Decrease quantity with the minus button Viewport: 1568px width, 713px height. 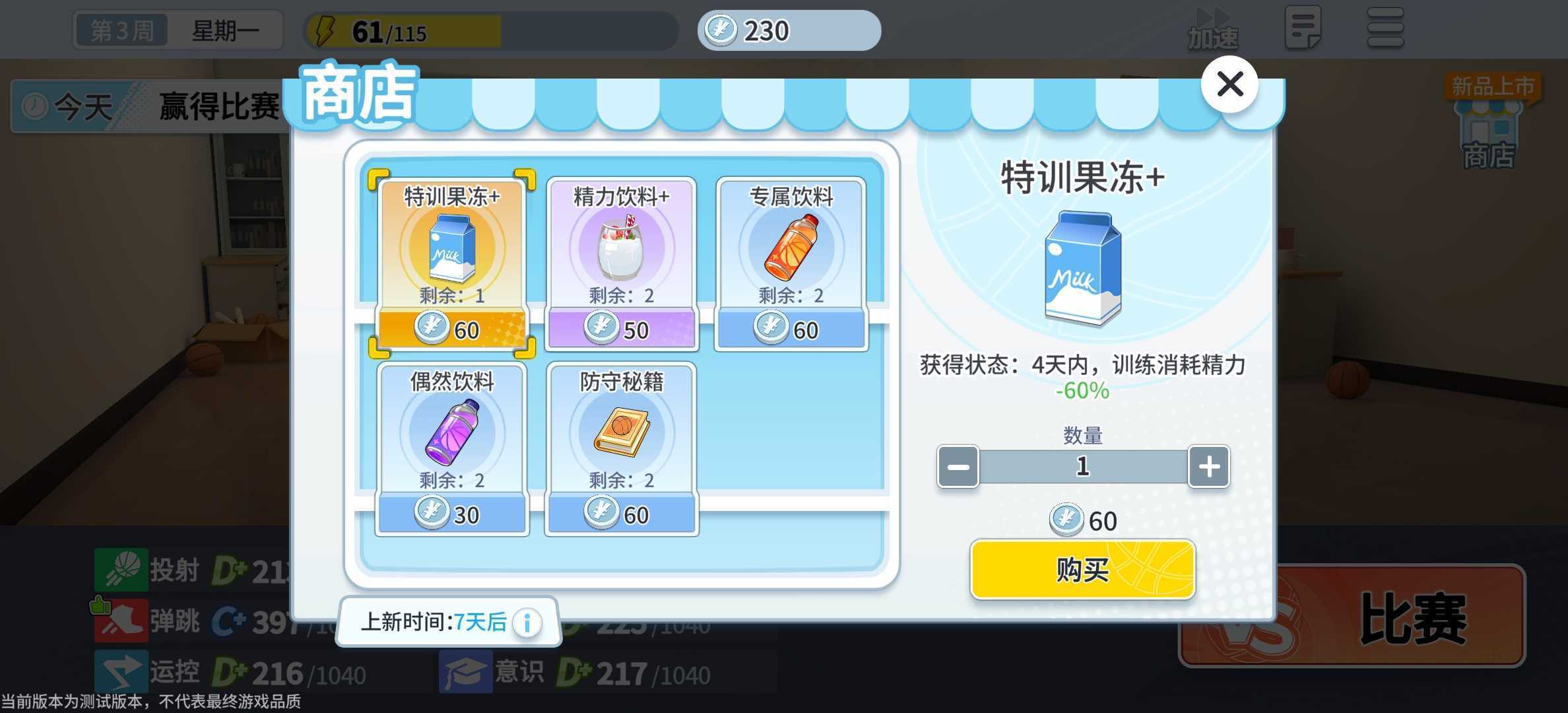[x=957, y=467]
